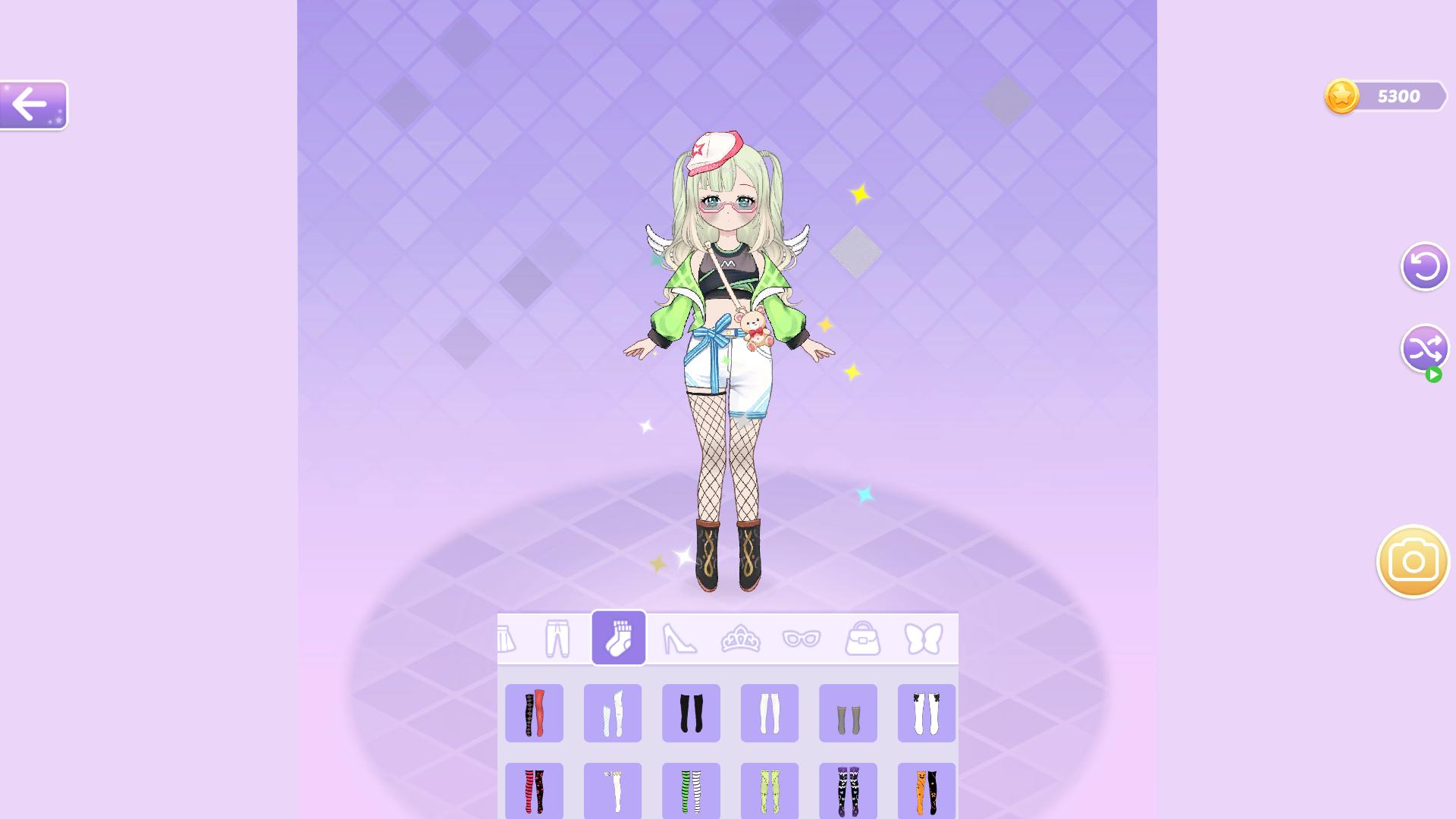Open the socks category tab
This screenshot has width=1456, height=819.
click(618, 638)
